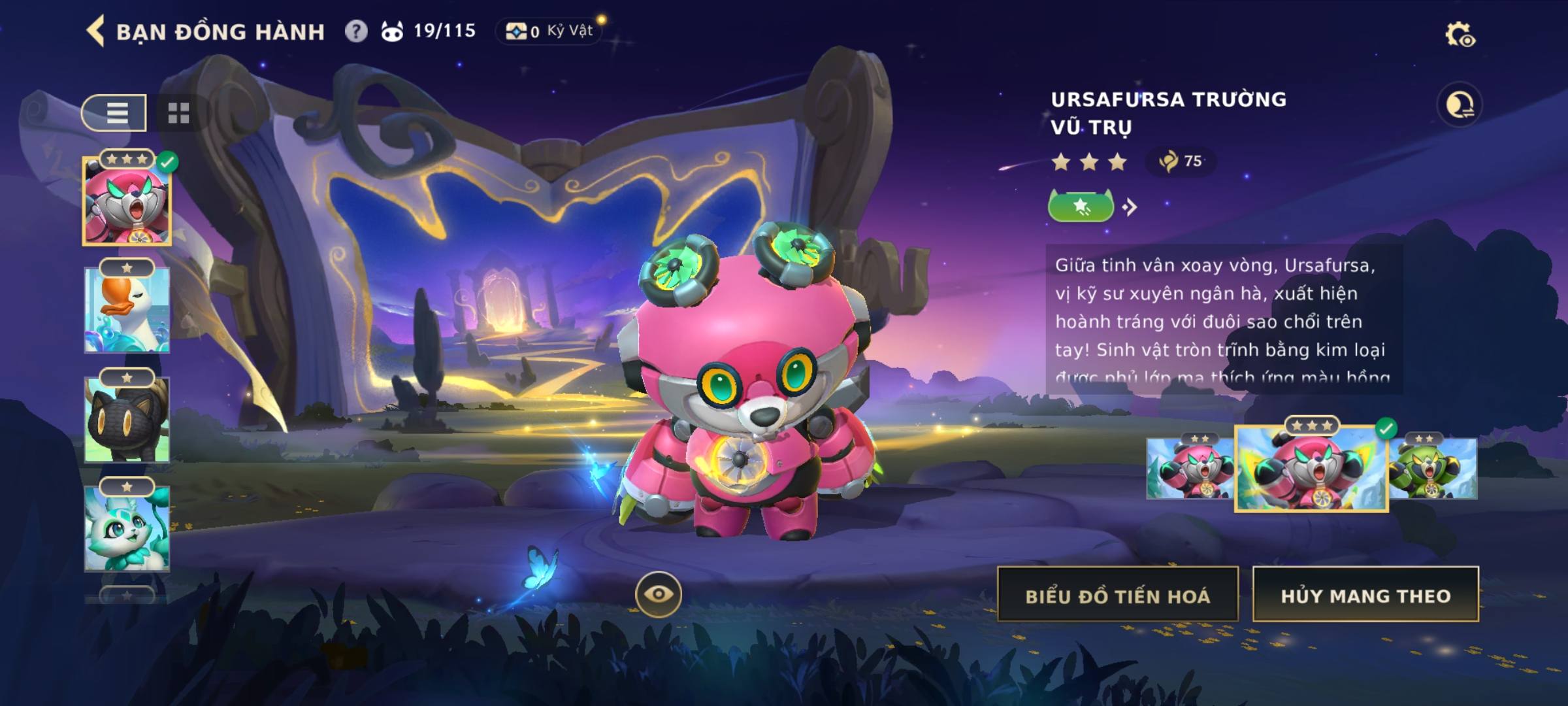This screenshot has width=1568, height=706.
Task: Open the question mark help info
Action: [355, 31]
